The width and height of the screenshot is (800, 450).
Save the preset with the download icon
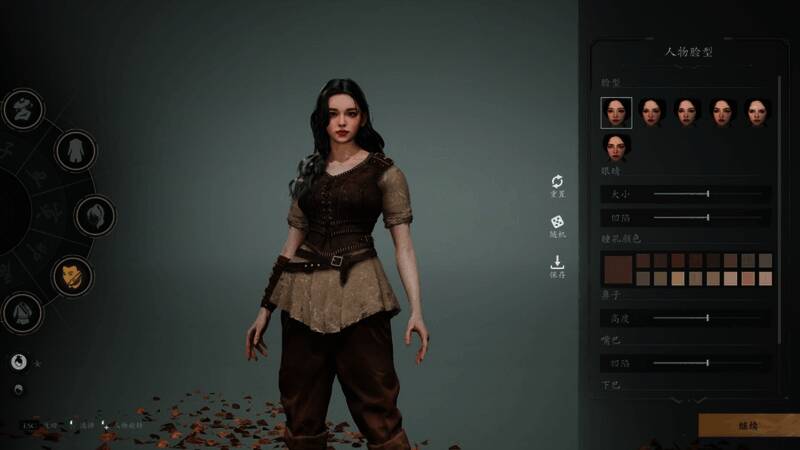pos(557,263)
